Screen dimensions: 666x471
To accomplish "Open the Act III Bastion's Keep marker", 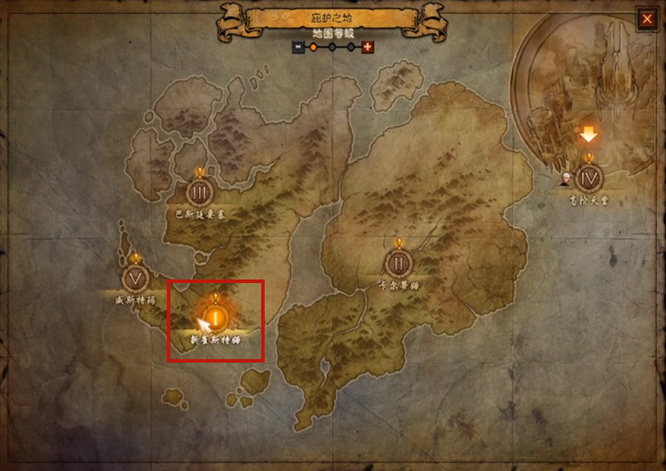I will [197, 192].
